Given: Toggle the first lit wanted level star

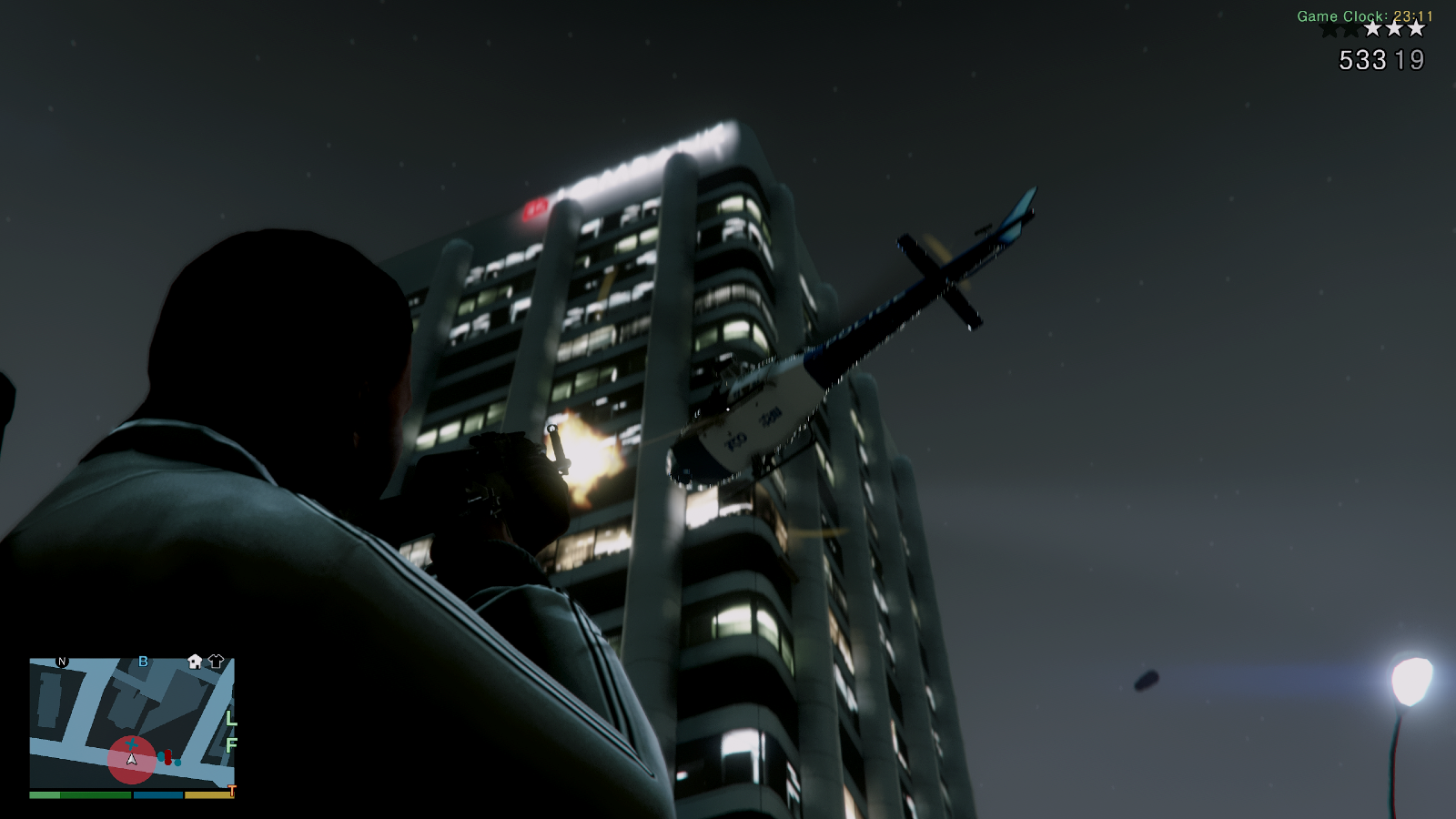Looking at the screenshot, I should pos(1373,29).
